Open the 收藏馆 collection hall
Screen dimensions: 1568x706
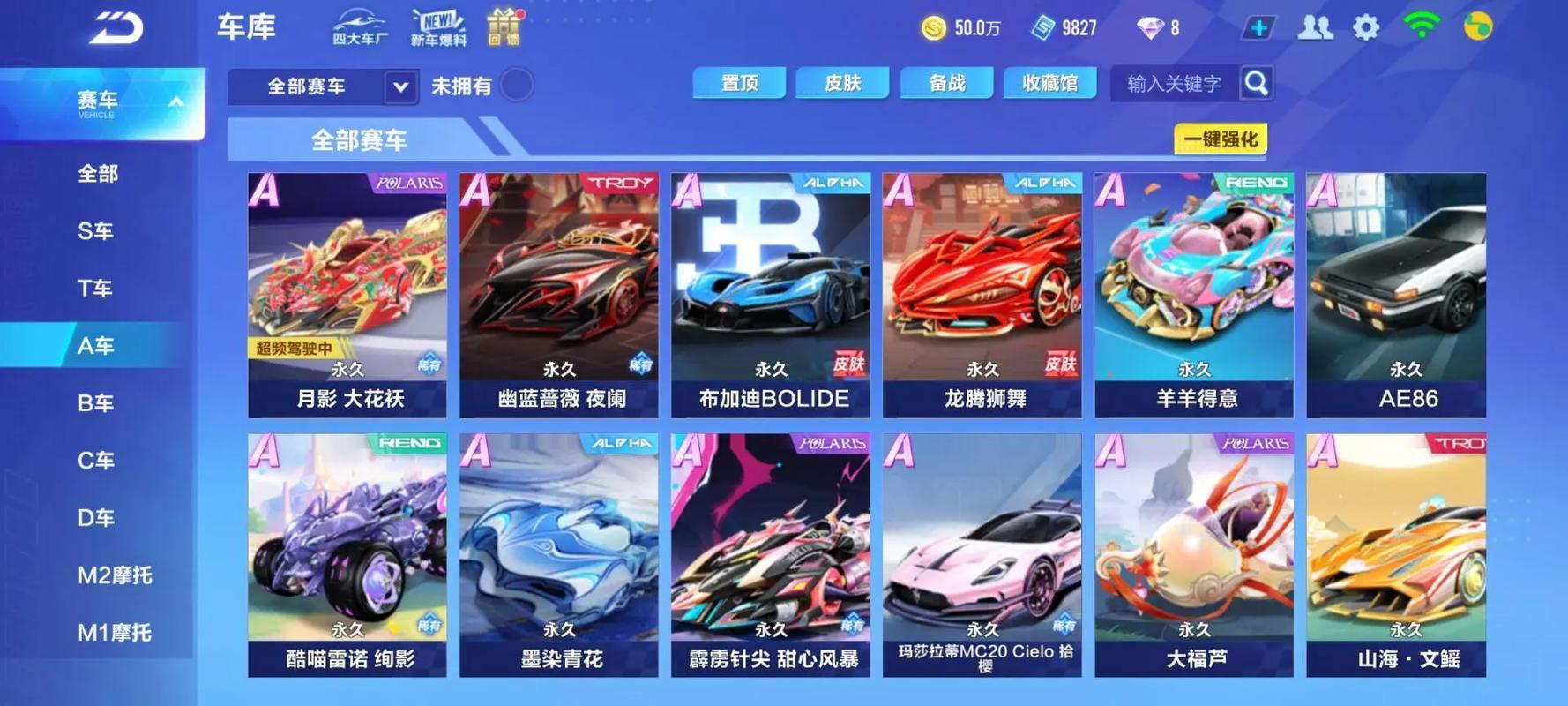1050,83
